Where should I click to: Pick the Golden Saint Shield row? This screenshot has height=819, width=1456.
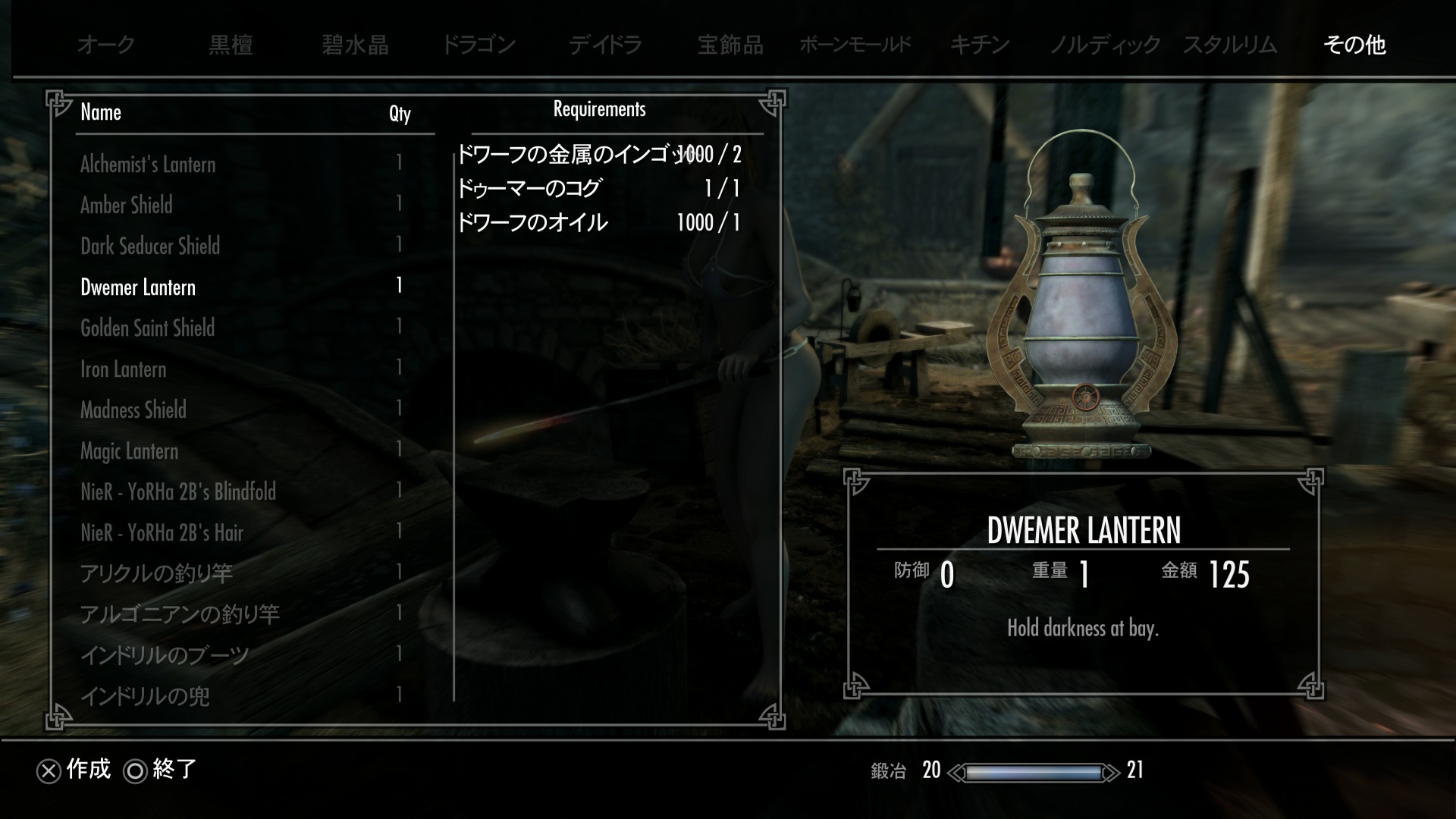(x=148, y=328)
